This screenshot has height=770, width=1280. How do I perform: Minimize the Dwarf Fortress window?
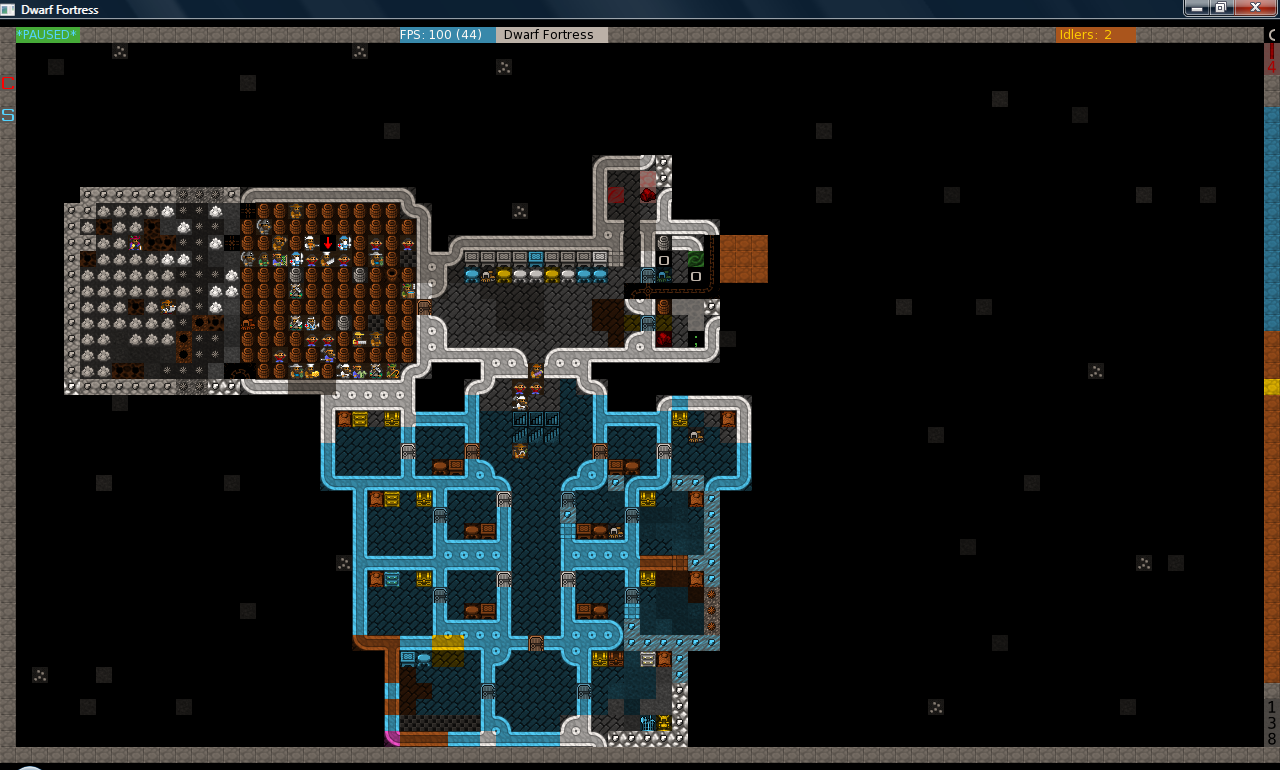pos(1197,8)
